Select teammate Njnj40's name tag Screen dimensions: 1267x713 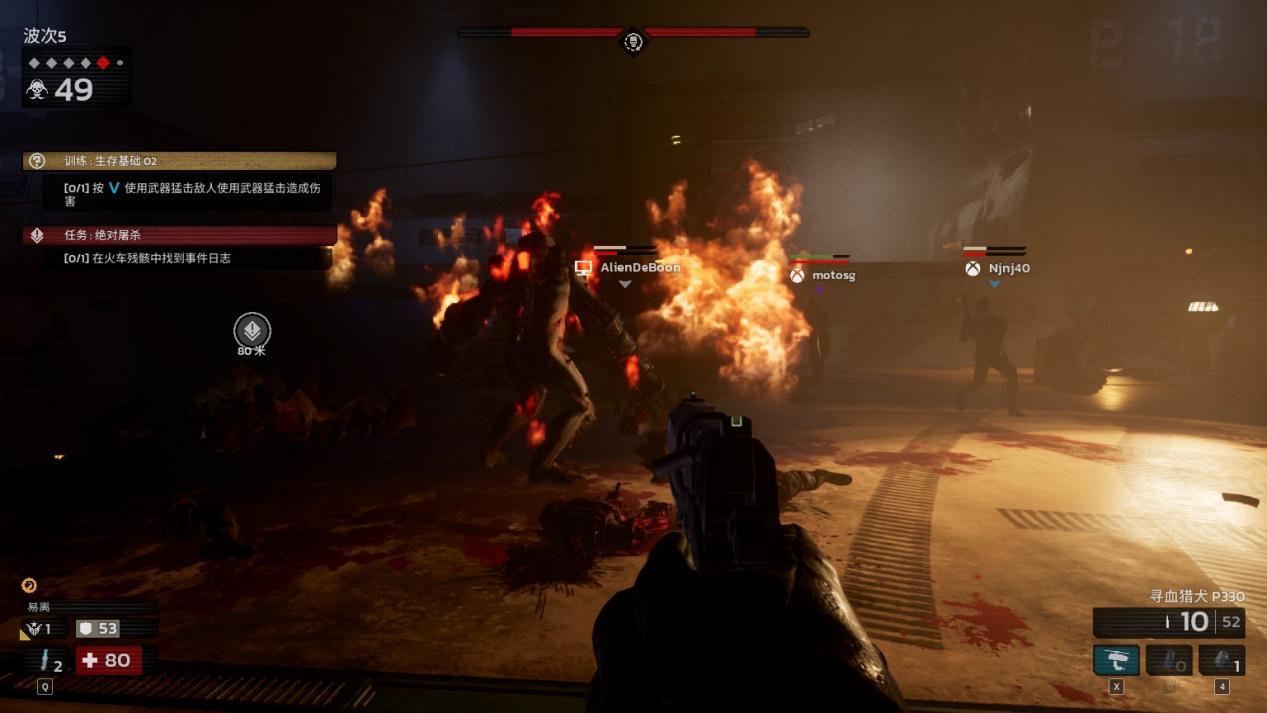click(x=1008, y=268)
